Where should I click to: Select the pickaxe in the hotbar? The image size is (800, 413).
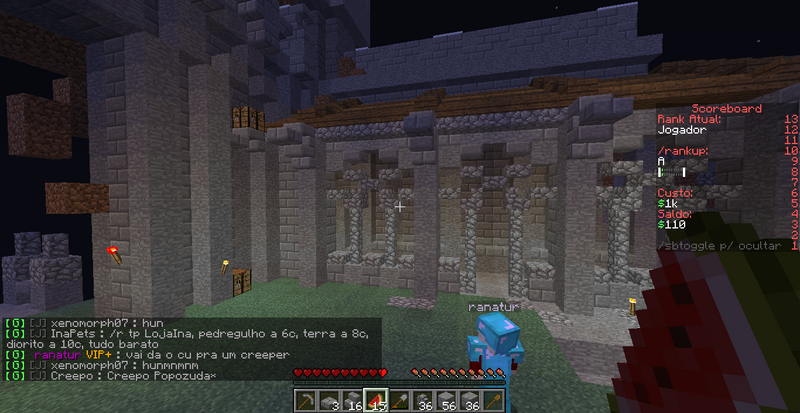coord(305,399)
